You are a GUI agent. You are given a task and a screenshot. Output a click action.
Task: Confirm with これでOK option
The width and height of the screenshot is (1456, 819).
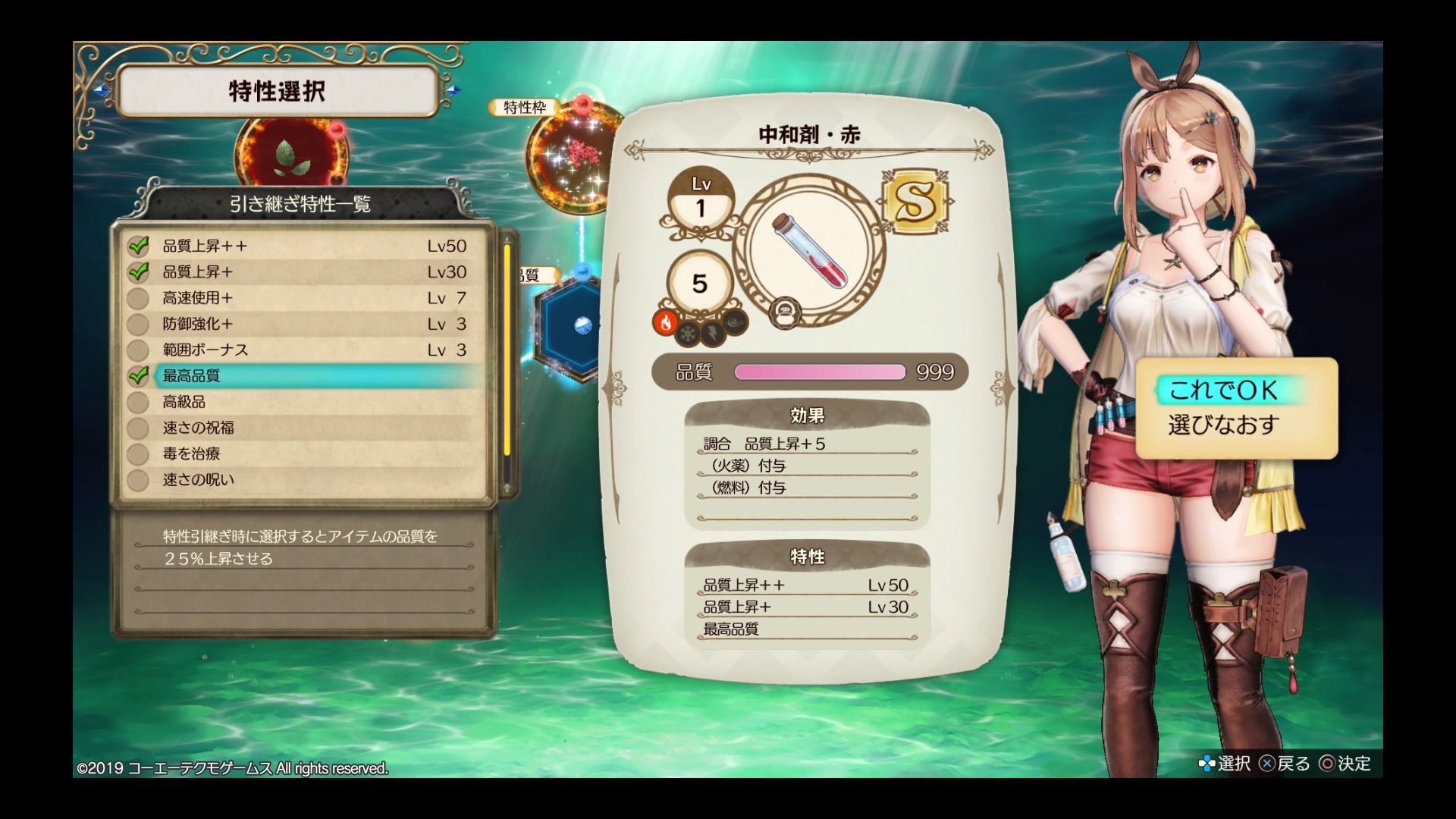coord(1223,391)
